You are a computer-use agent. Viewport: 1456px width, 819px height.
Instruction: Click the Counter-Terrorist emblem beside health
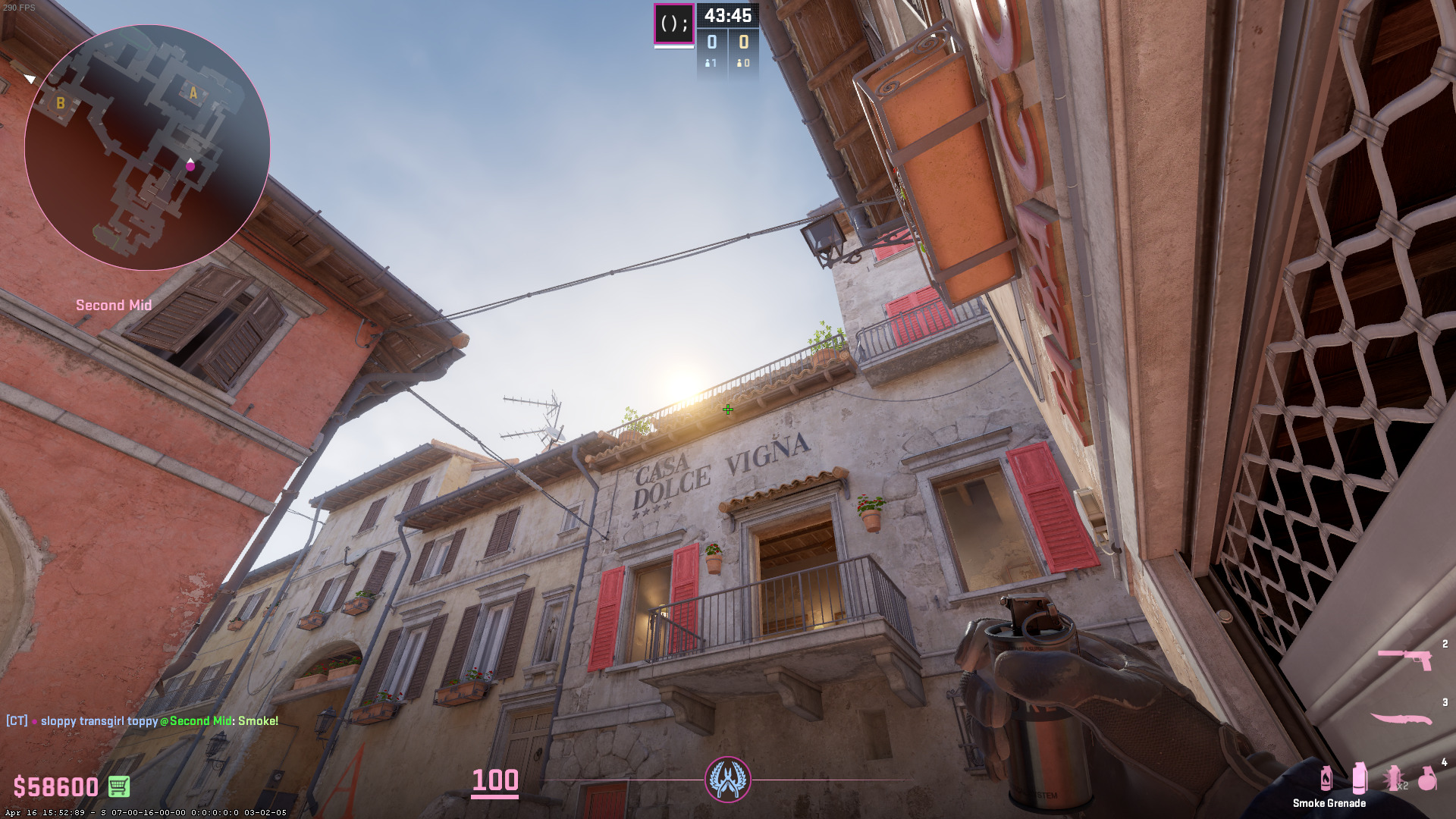click(728, 779)
